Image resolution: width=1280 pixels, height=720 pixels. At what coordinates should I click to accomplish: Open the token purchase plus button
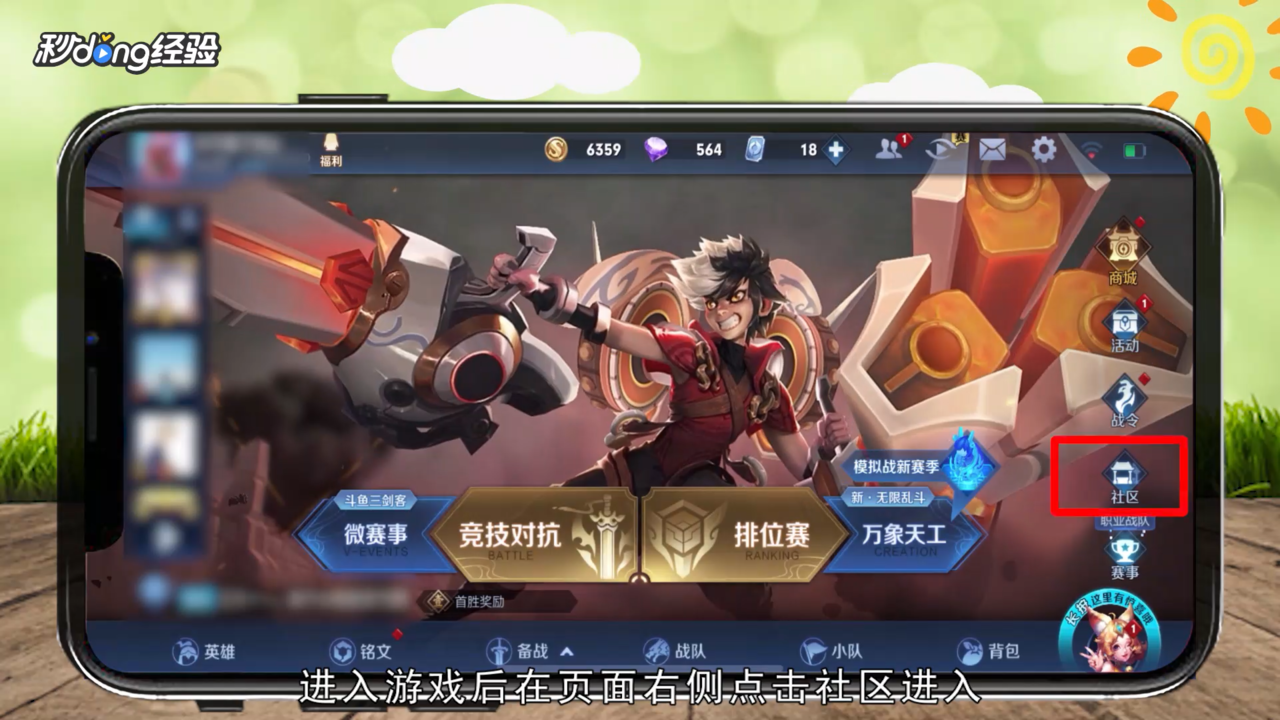pos(836,148)
